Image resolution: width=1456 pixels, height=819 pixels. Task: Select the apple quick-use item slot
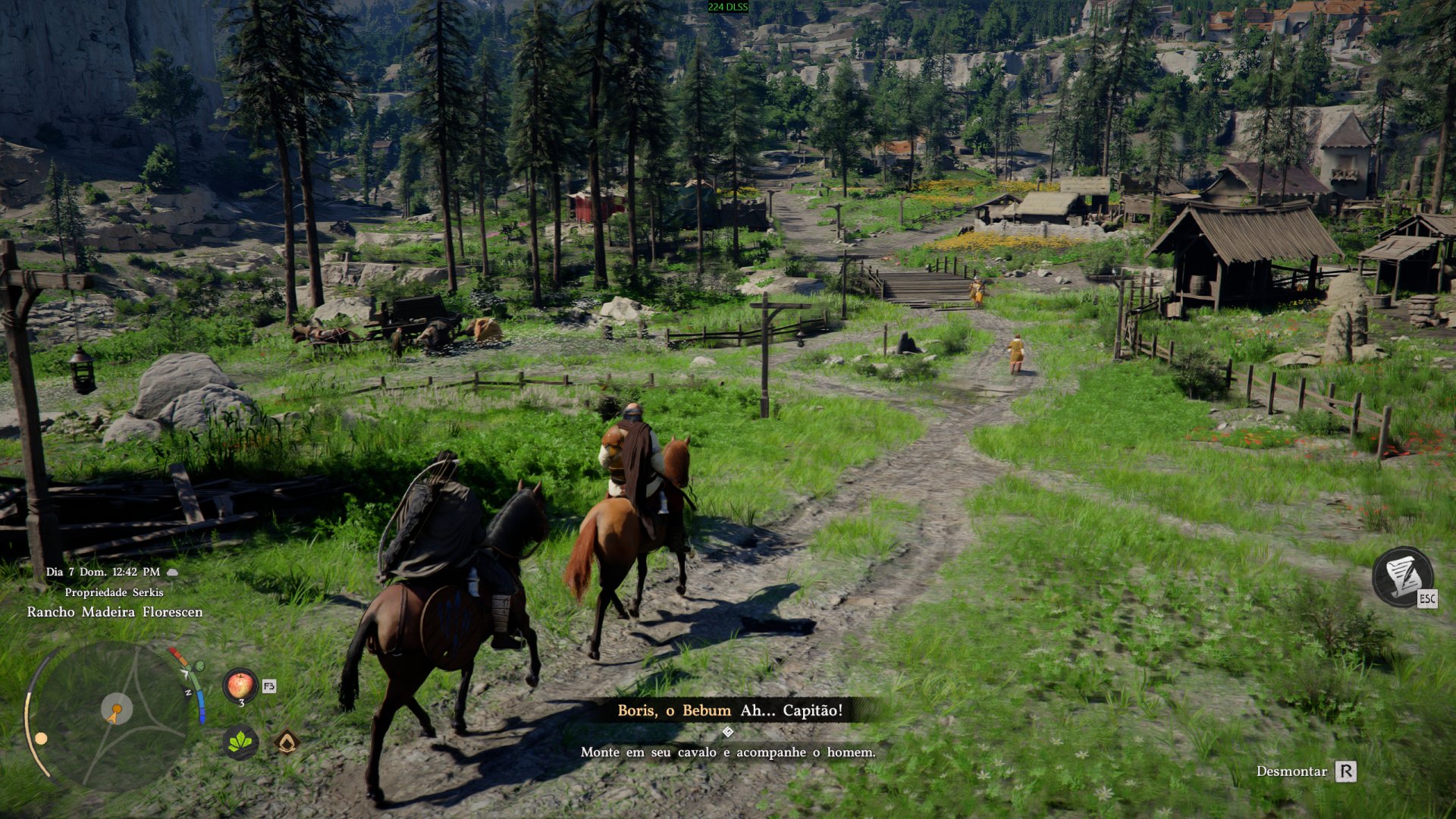[240, 686]
